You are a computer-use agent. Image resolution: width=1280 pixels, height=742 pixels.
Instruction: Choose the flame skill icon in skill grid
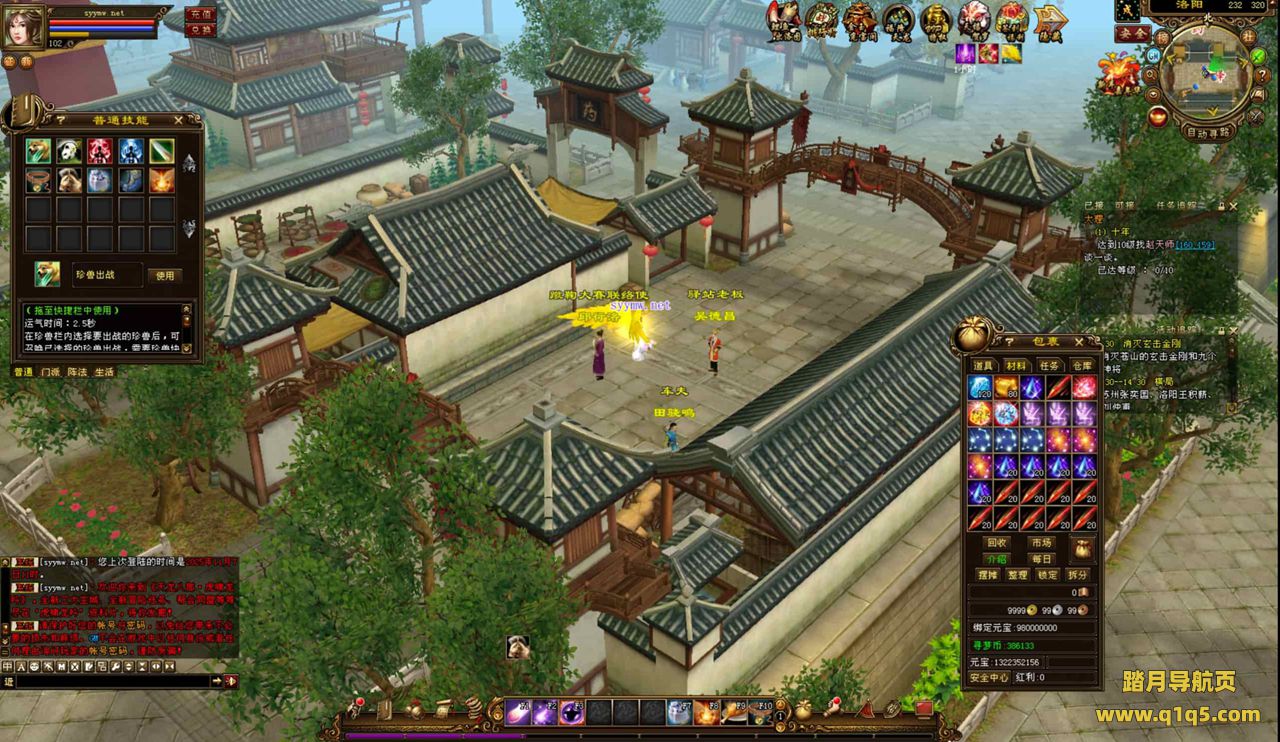point(162,180)
